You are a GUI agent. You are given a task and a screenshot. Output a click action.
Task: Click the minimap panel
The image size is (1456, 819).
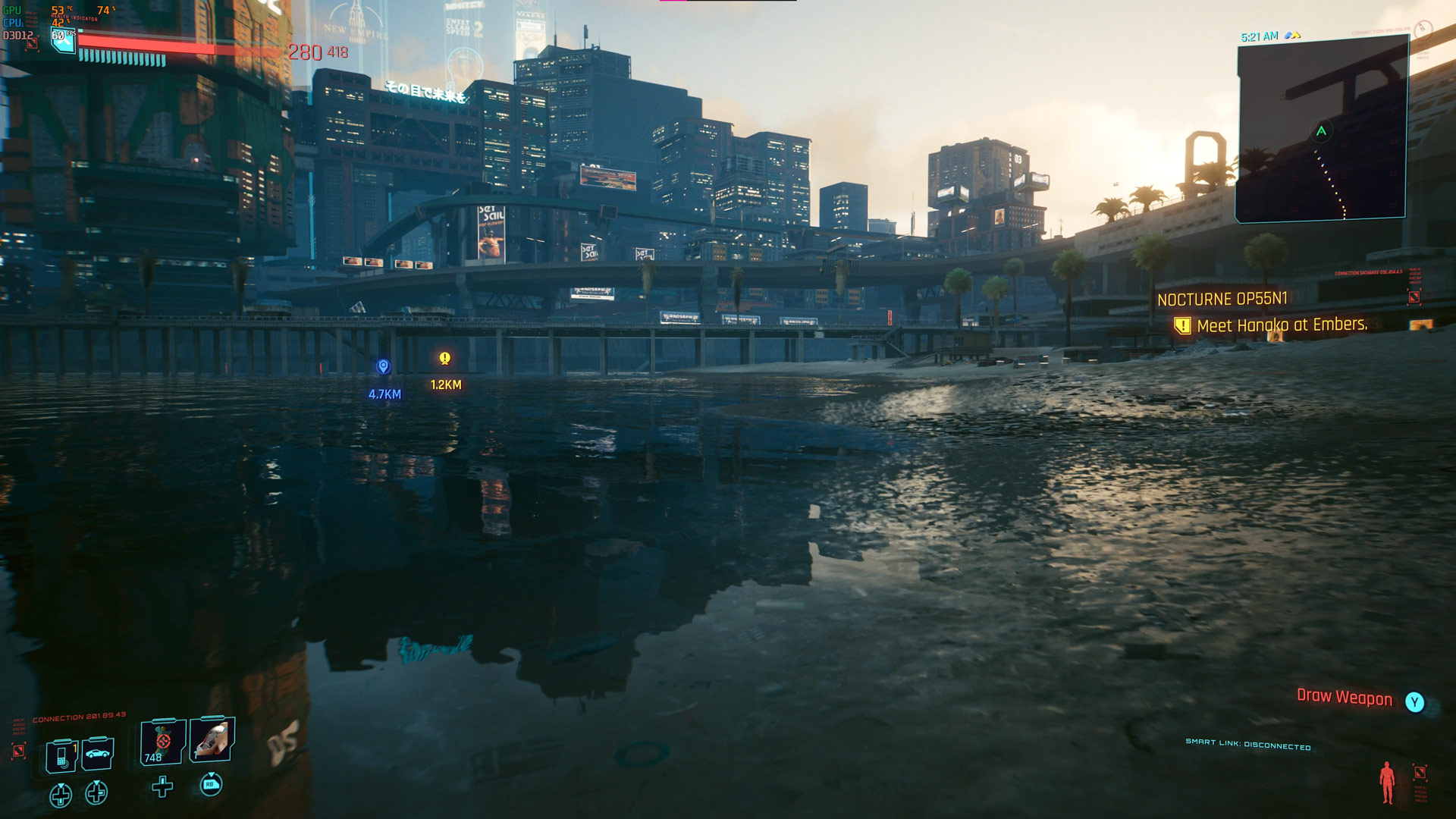1321,130
